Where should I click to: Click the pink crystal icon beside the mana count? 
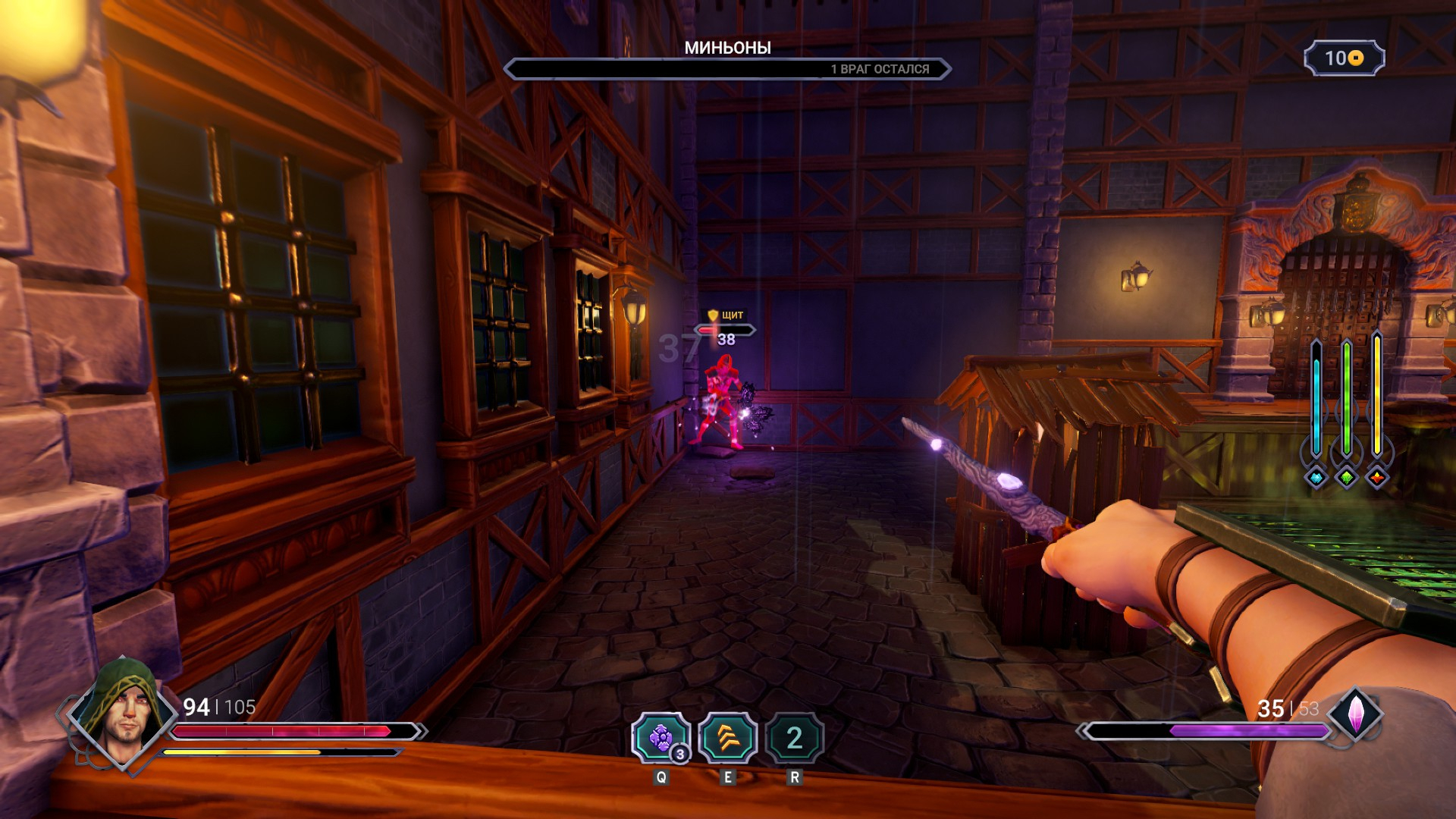tap(1355, 714)
